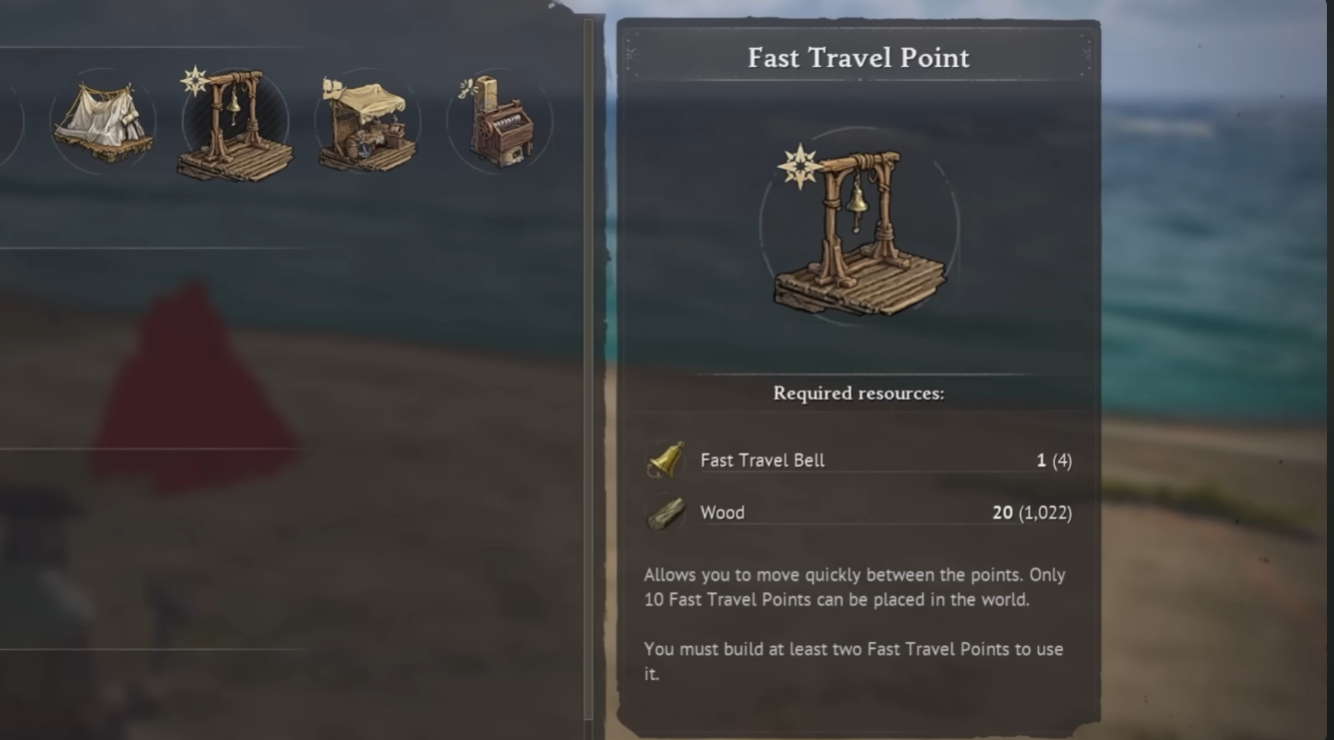Select the Fast Travel Point preview image

coord(858,225)
